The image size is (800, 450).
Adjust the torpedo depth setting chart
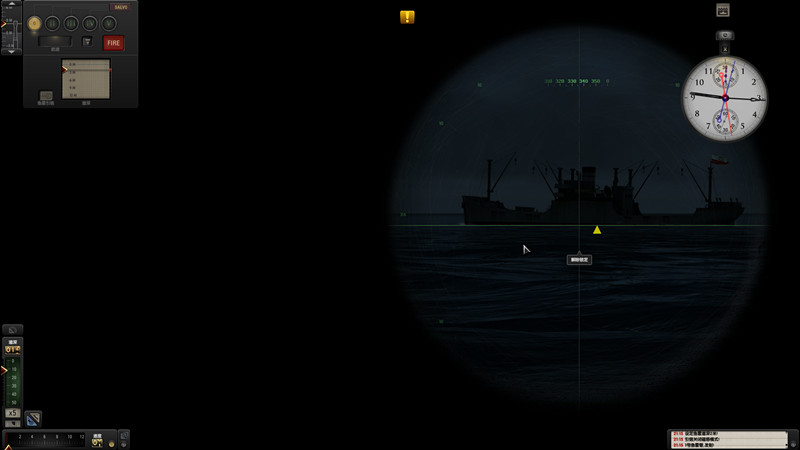[x=85, y=79]
